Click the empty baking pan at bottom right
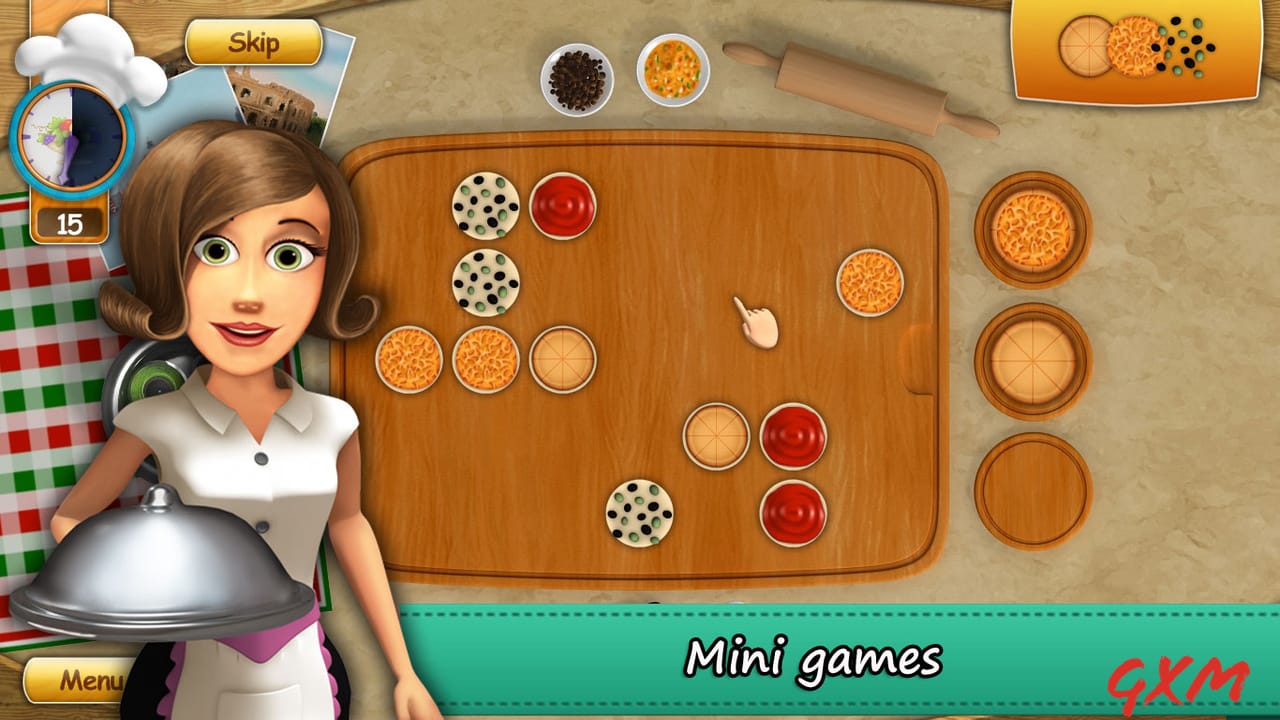Image resolution: width=1280 pixels, height=720 pixels. point(1033,487)
